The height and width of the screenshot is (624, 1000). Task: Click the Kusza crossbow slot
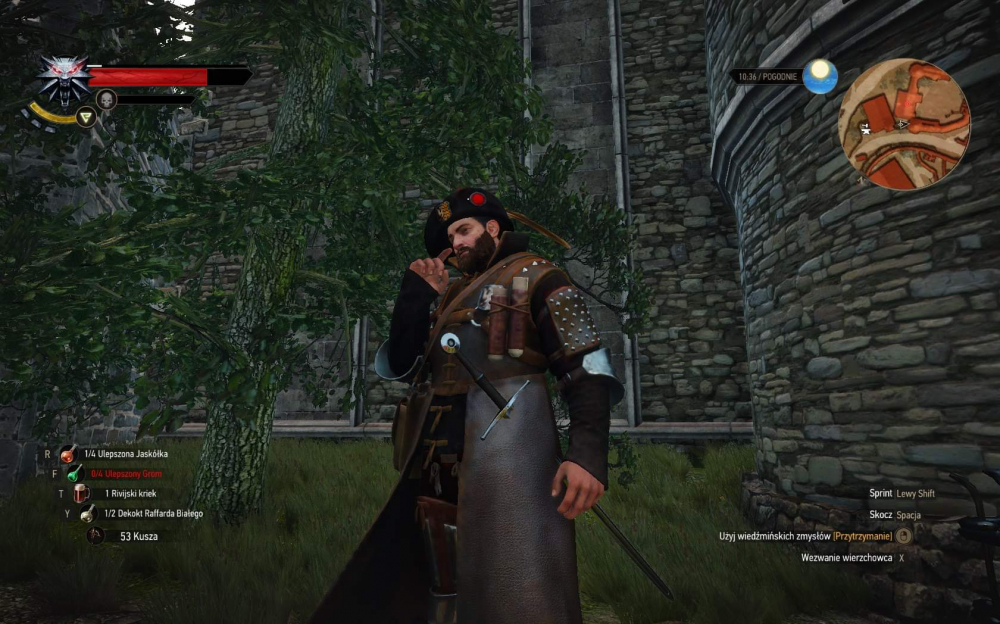click(95, 535)
